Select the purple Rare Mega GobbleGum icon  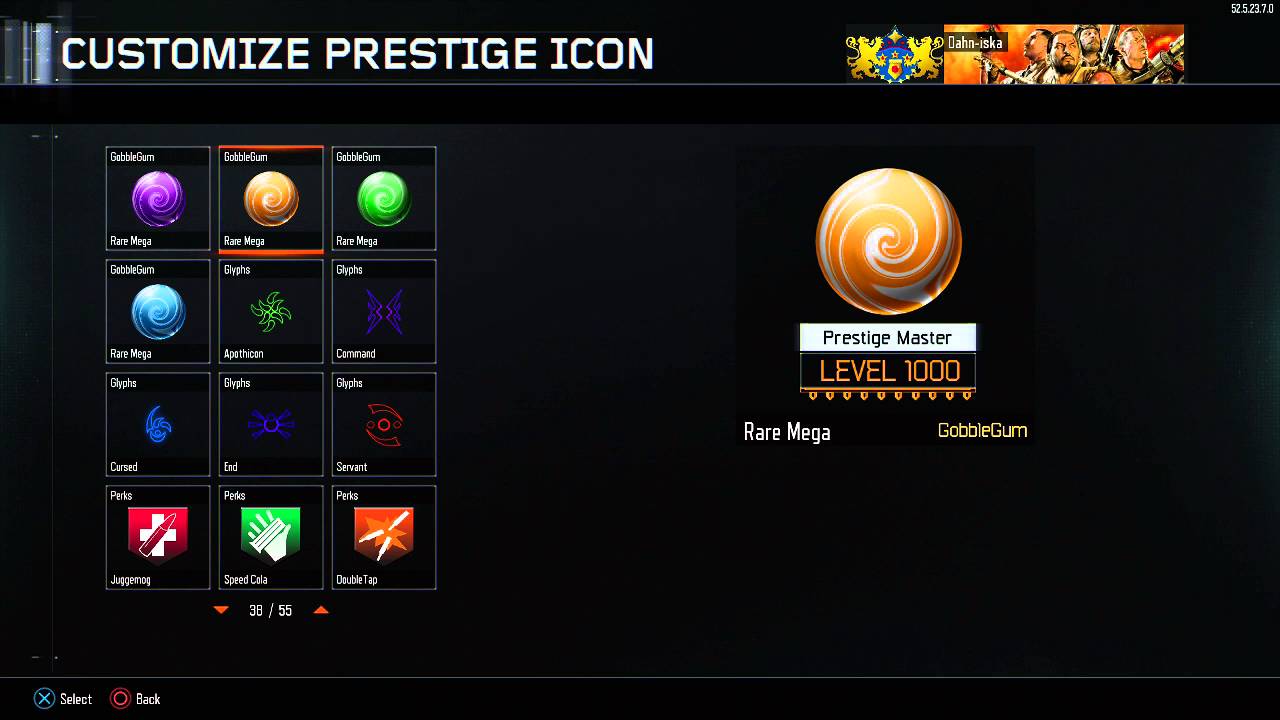click(157, 198)
